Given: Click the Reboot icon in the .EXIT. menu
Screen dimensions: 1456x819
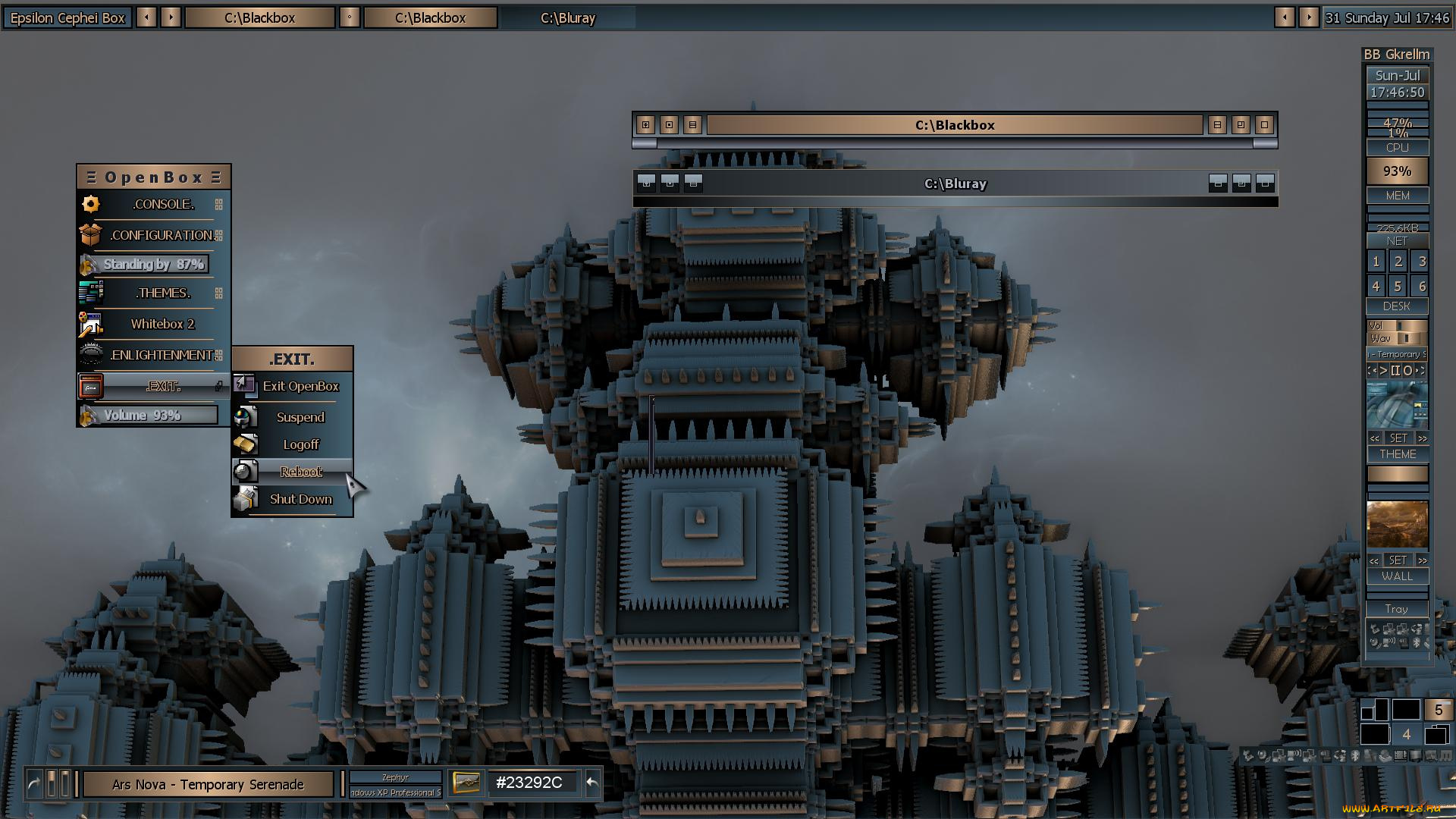Looking at the screenshot, I should (244, 471).
